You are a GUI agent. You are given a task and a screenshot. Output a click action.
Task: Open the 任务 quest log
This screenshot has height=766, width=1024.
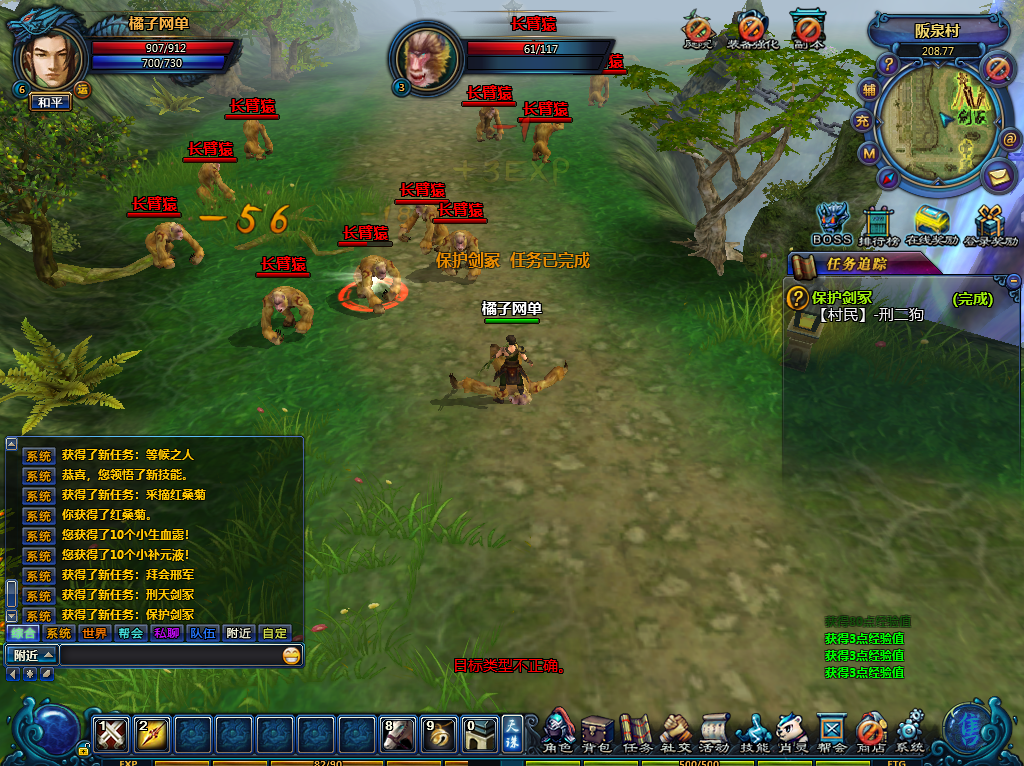click(637, 731)
